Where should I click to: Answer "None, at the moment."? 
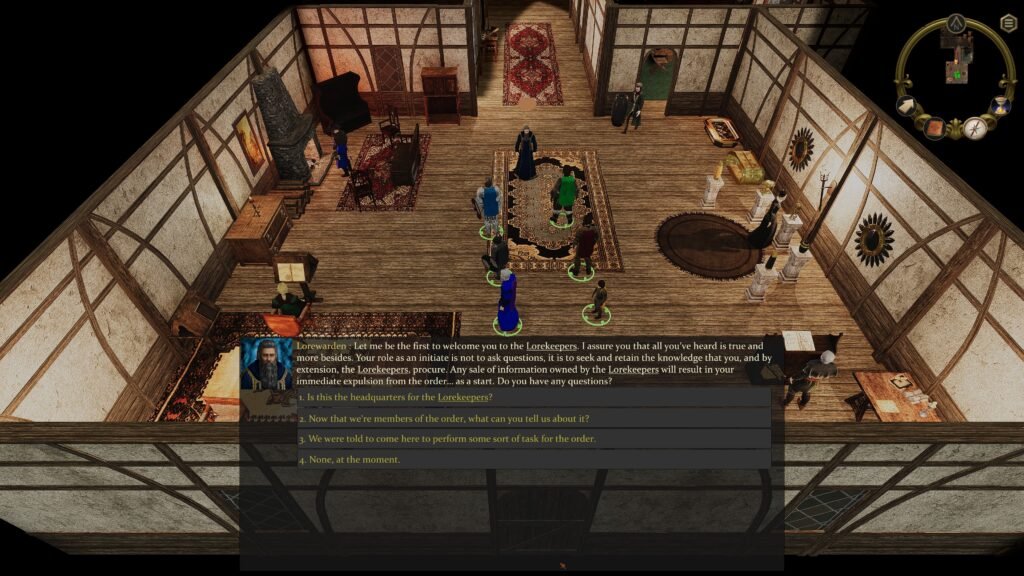pyautogui.click(x=349, y=459)
